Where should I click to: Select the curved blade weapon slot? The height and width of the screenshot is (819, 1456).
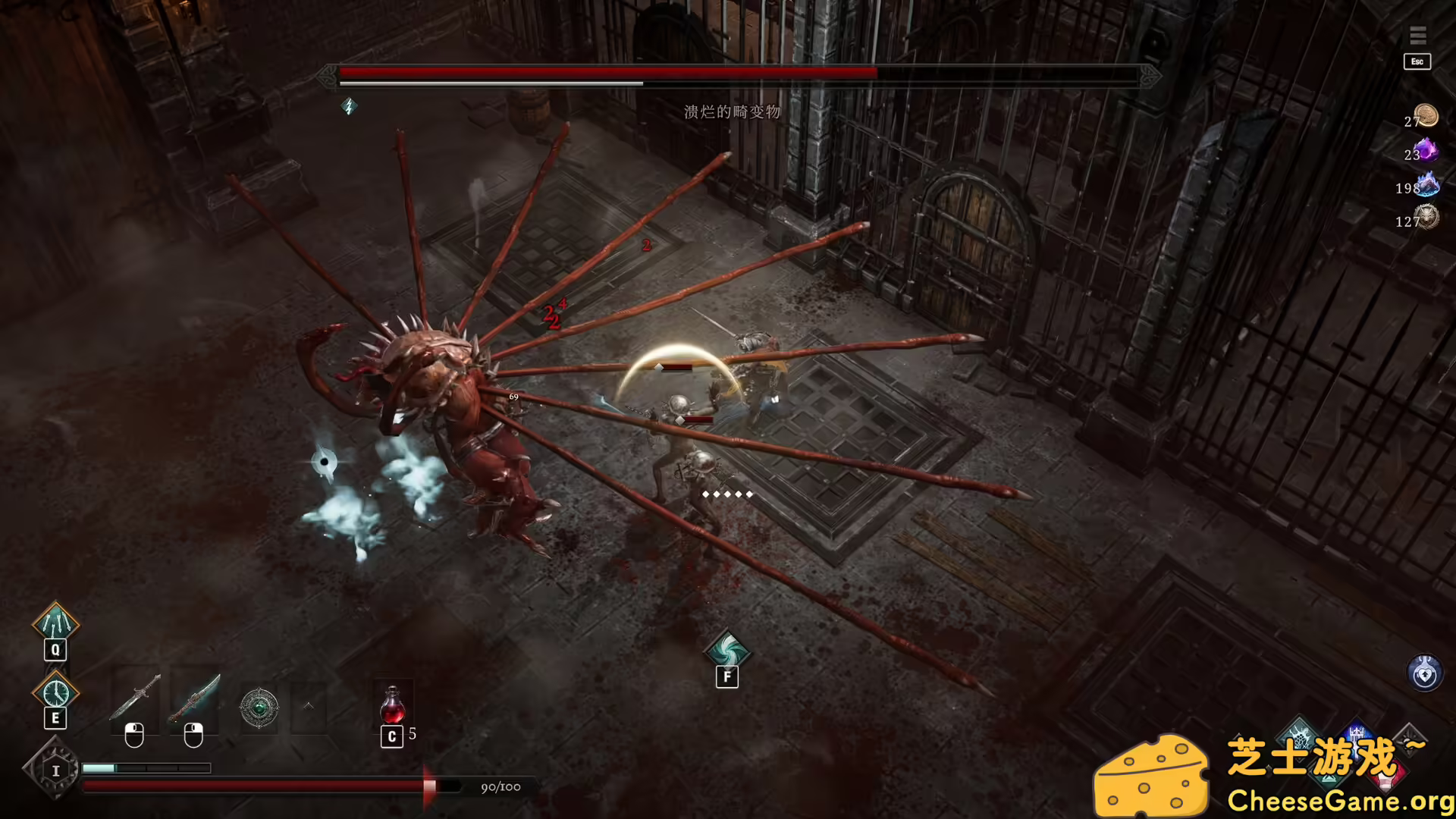click(x=195, y=699)
